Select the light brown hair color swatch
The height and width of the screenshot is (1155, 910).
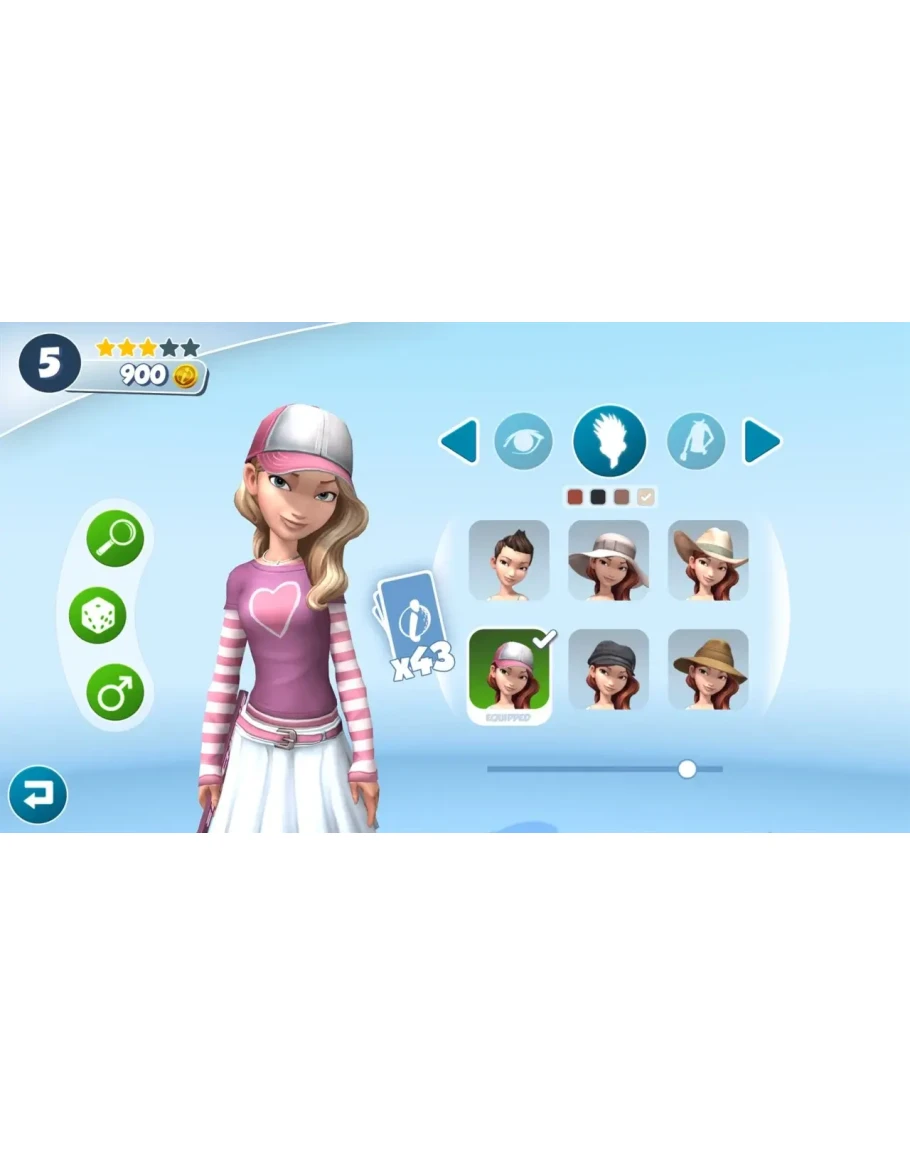tap(622, 497)
